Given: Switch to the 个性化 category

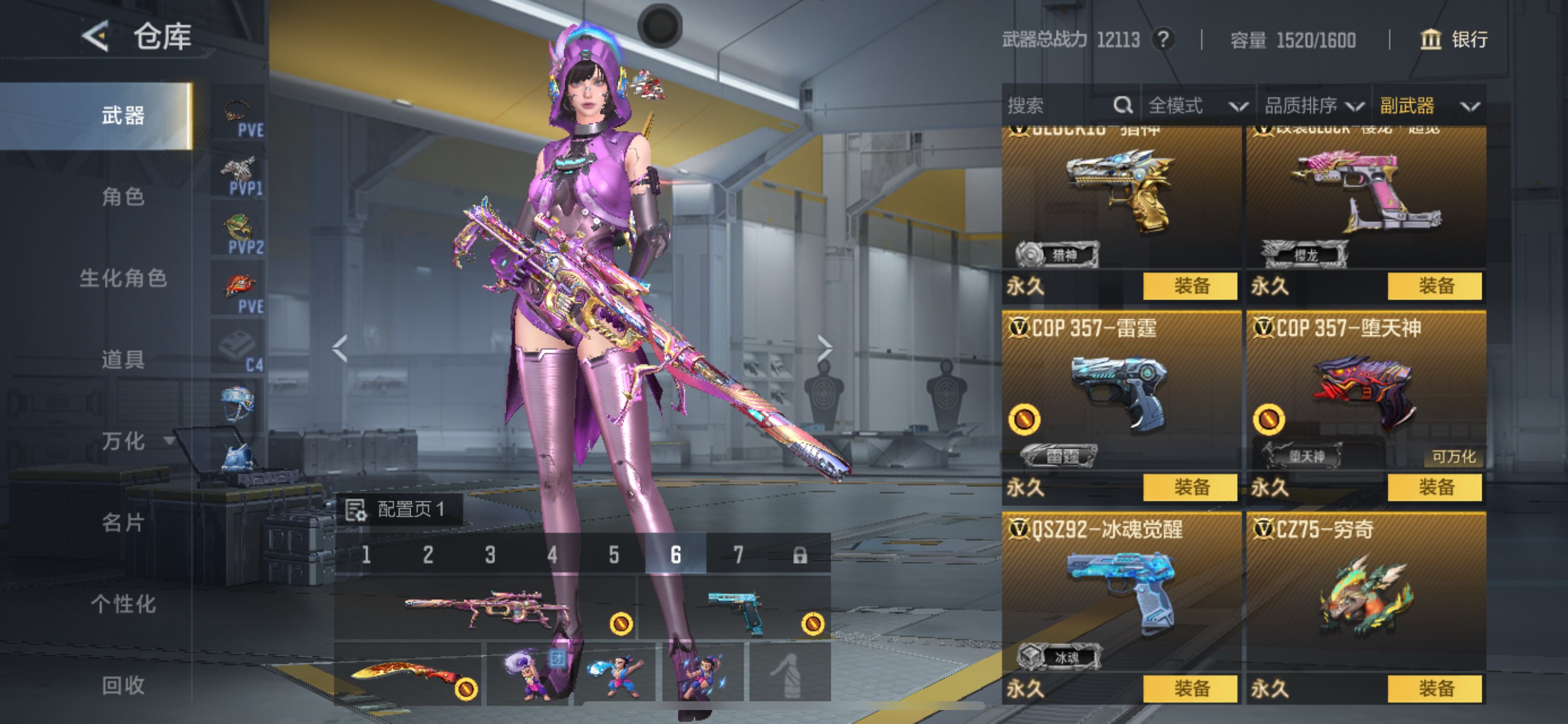Looking at the screenshot, I should pyautogui.click(x=123, y=603).
